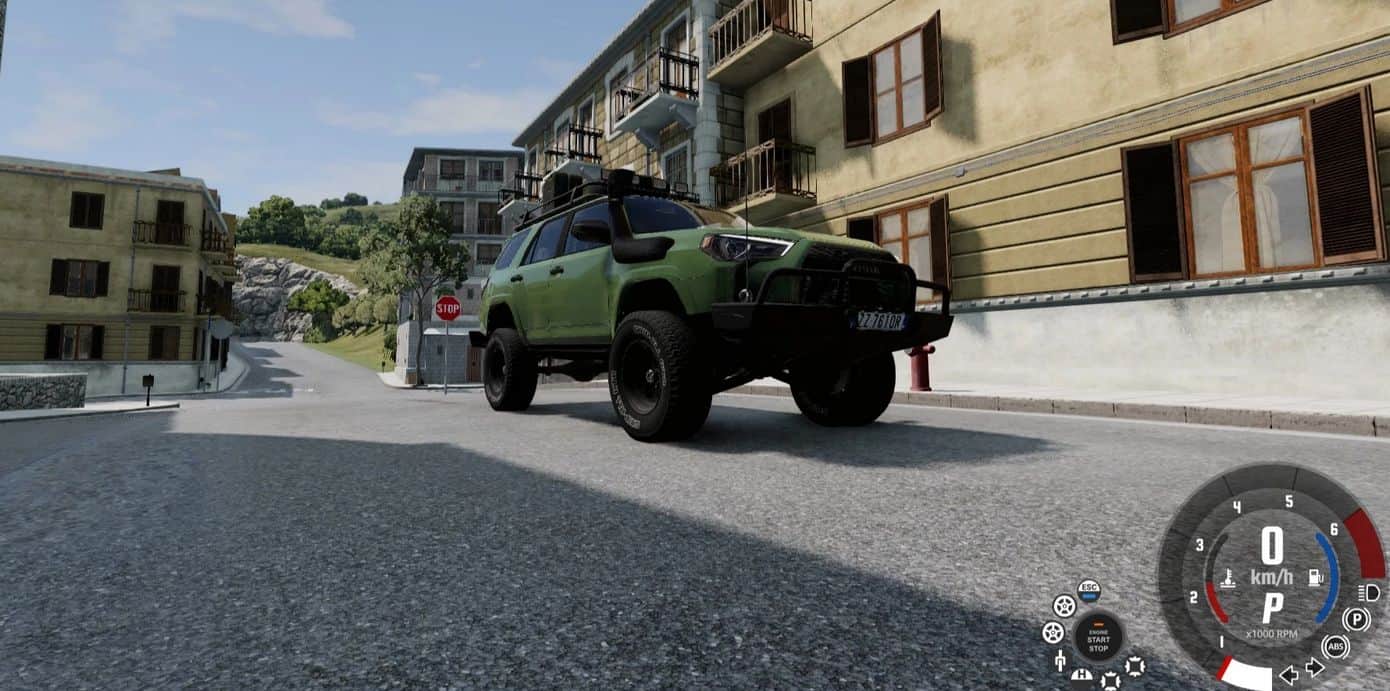Toggle the ESC stability control icon
Image resolution: width=1390 pixels, height=691 pixels.
[1089, 590]
